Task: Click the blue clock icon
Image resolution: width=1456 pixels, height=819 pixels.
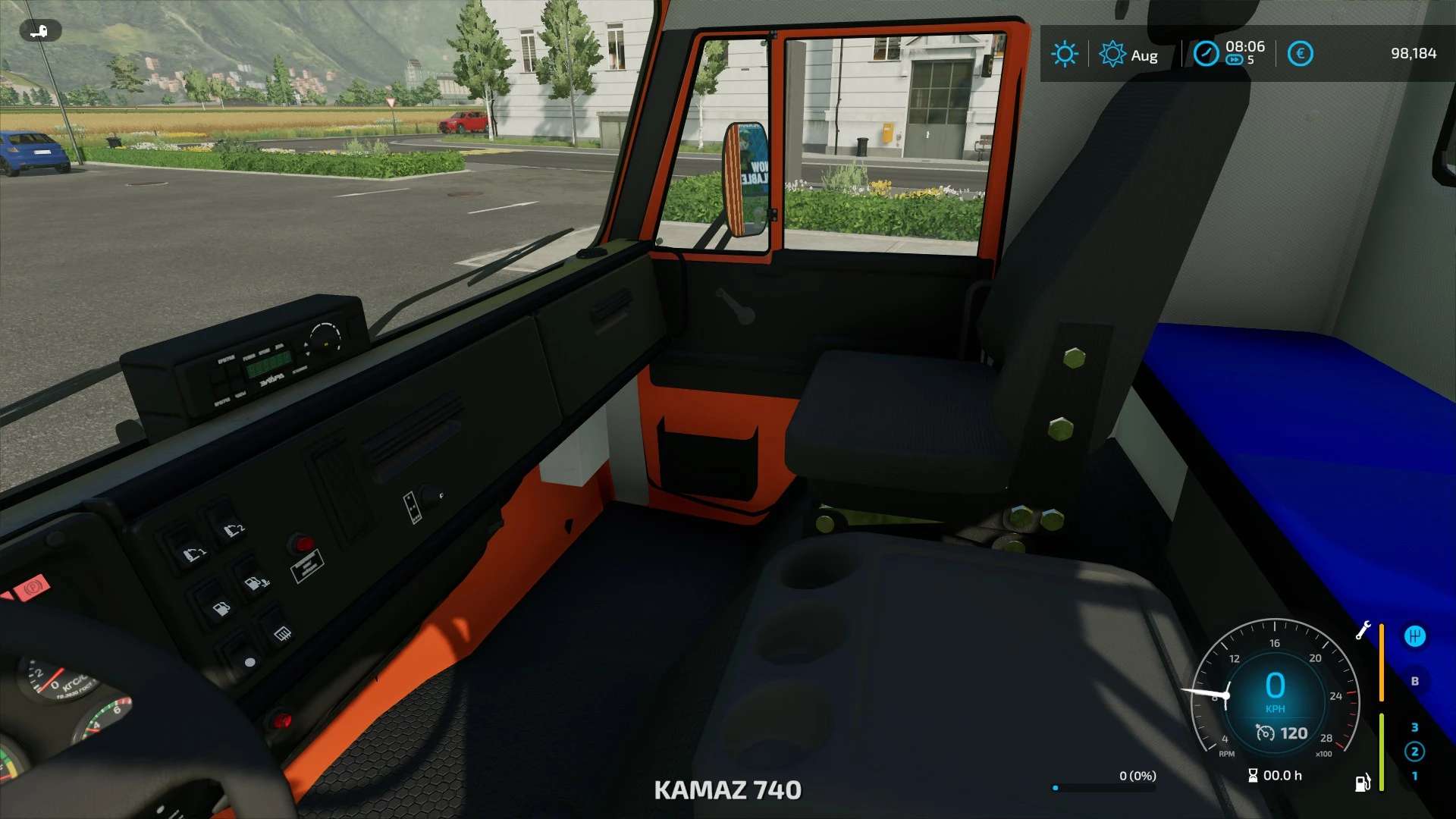Action: point(1206,54)
